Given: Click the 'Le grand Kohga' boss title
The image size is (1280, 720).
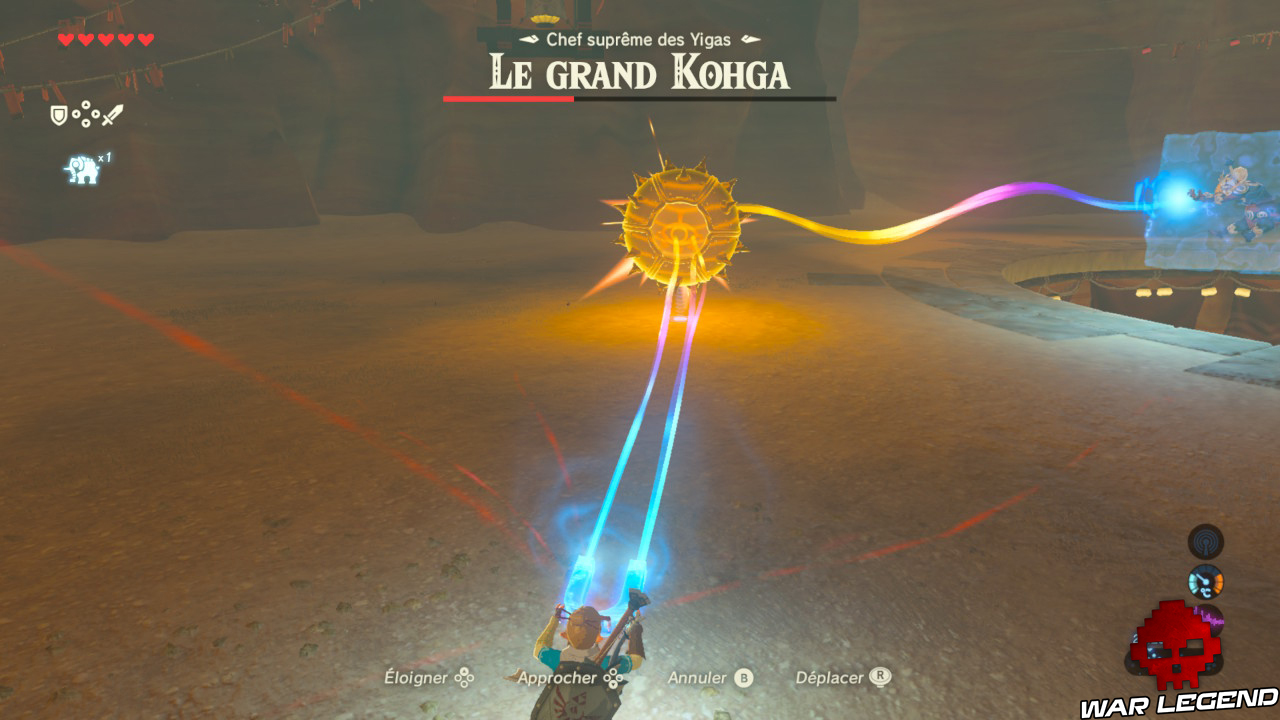Looking at the screenshot, I should [640, 72].
